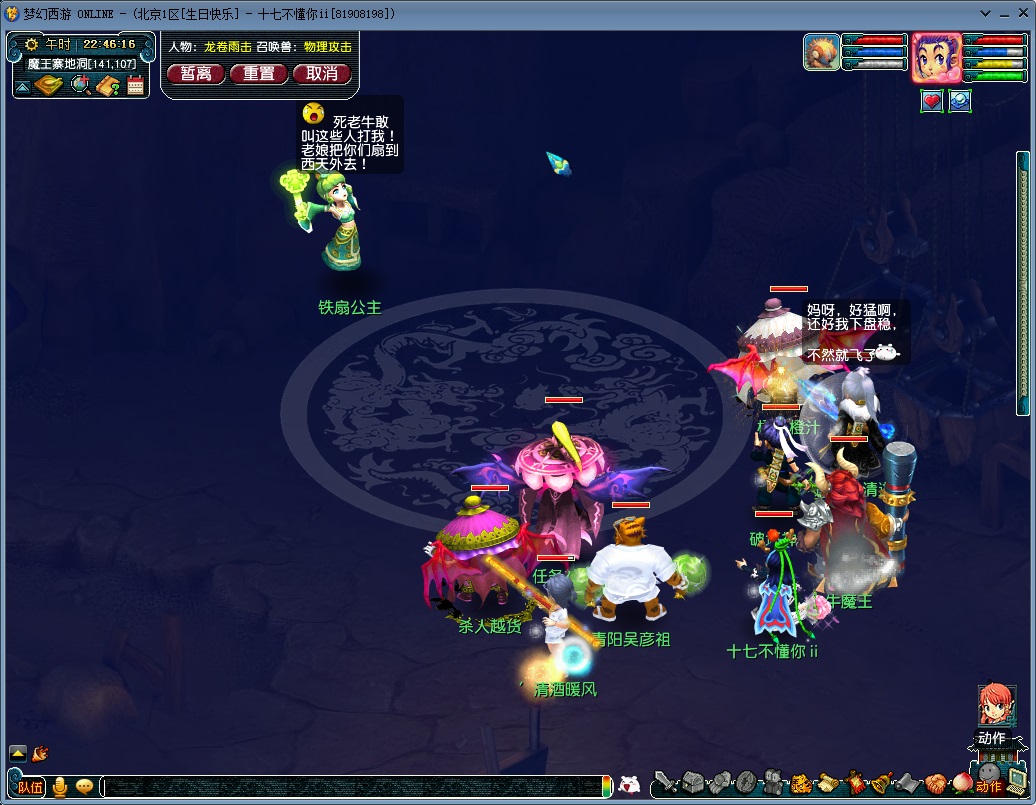Open the emoticon pig face button
The image size is (1036, 805).
click(630, 785)
